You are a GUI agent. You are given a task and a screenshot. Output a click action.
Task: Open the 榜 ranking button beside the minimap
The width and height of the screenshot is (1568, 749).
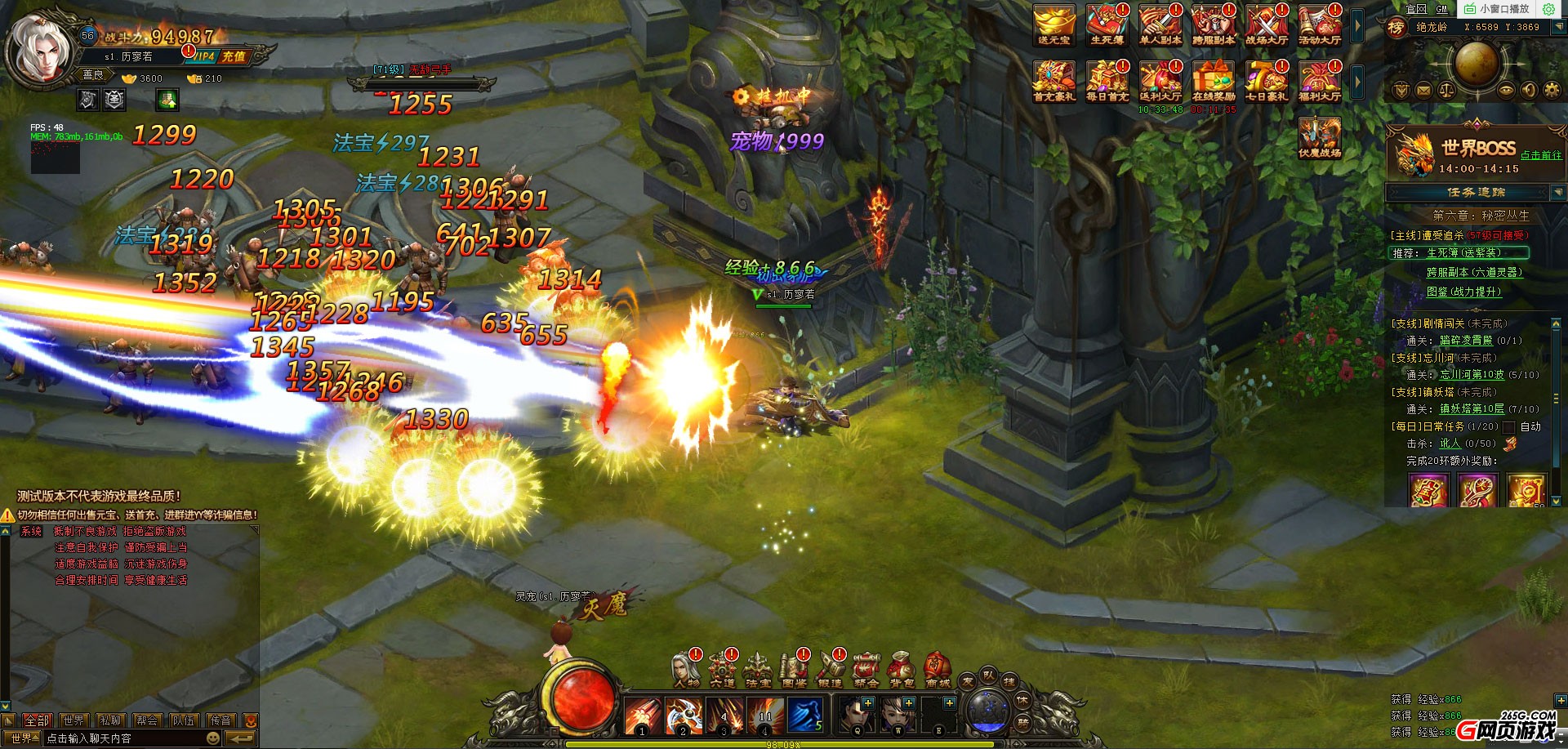click(1396, 29)
